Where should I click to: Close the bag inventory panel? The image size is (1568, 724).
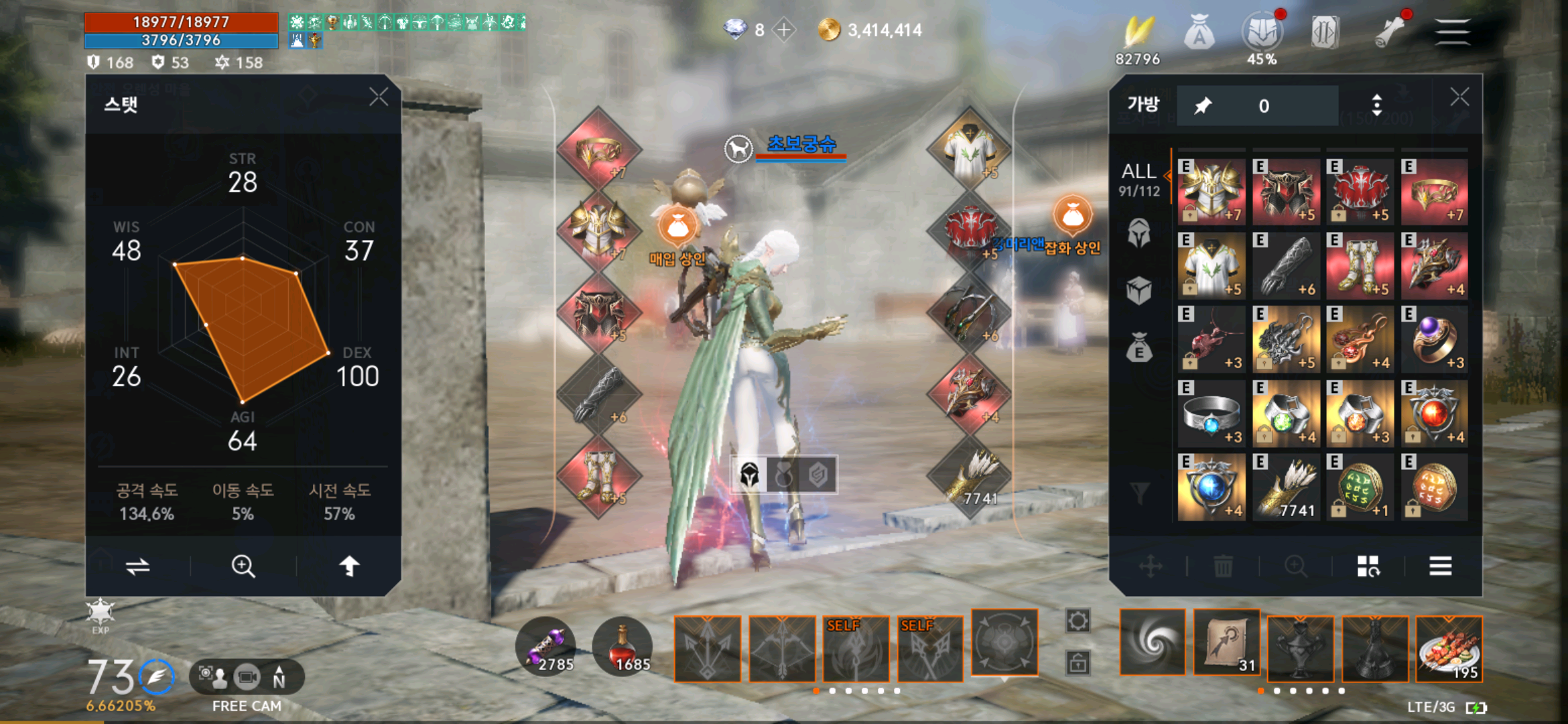tap(1459, 97)
